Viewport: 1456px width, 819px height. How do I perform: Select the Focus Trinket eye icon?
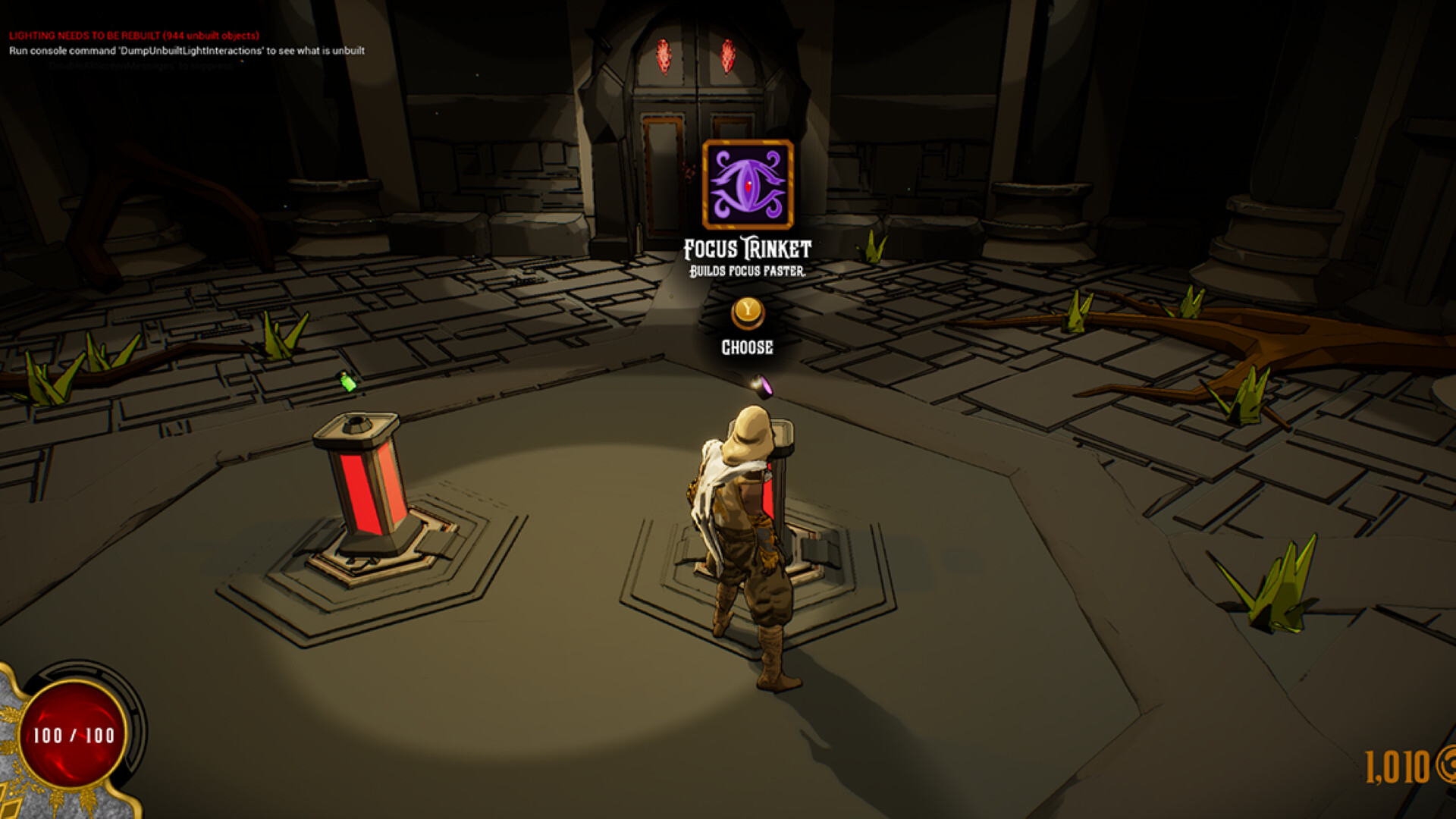click(748, 184)
